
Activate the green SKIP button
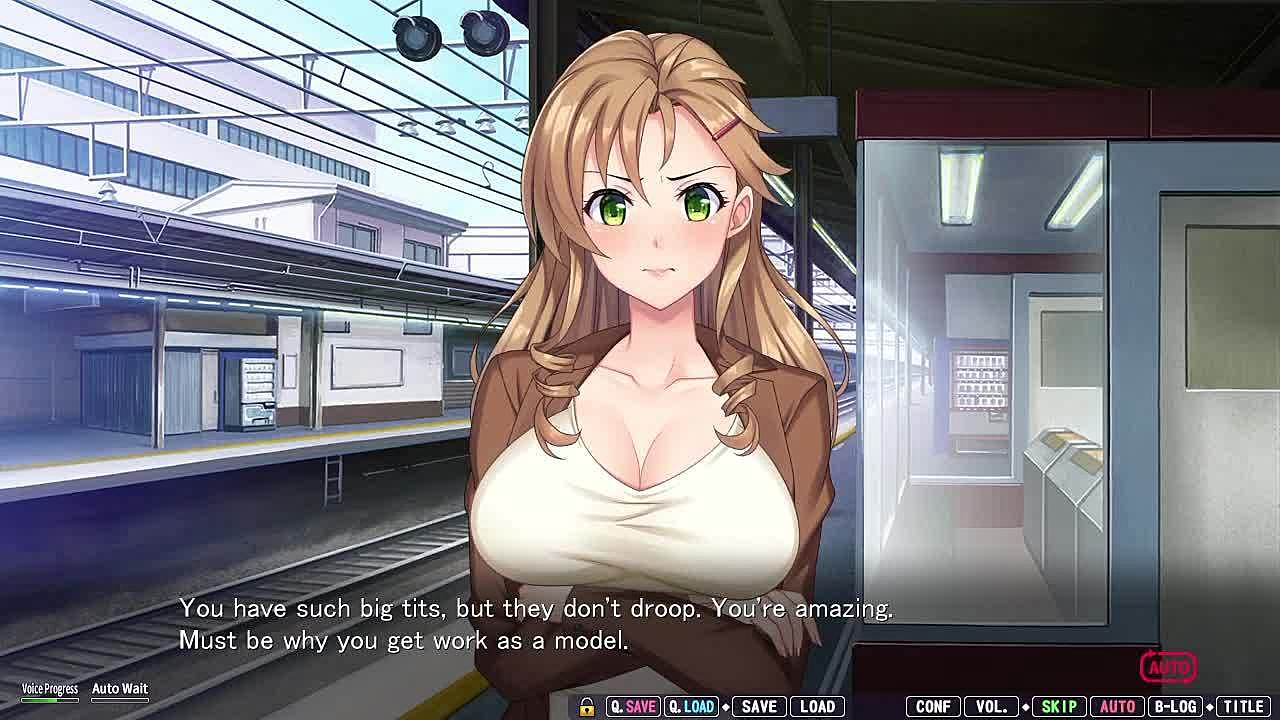point(1058,706)
